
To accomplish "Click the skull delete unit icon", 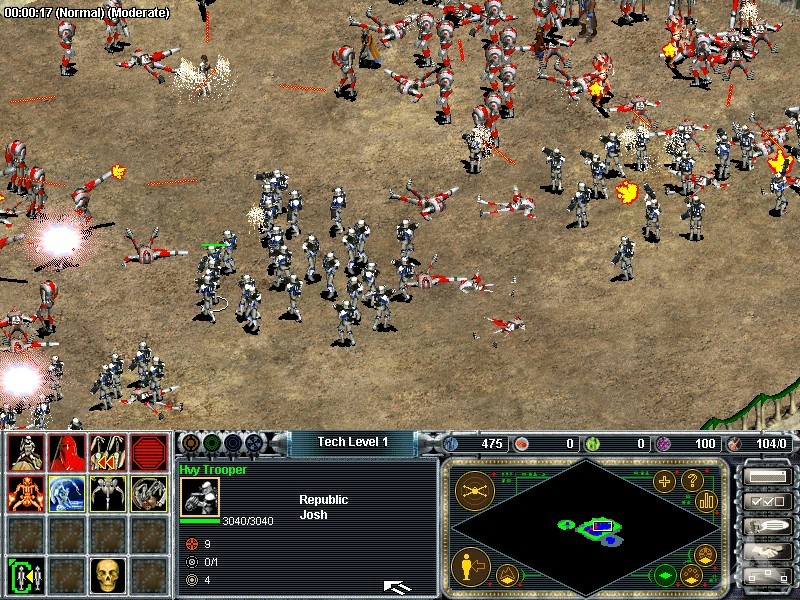I will coord(107,574).
